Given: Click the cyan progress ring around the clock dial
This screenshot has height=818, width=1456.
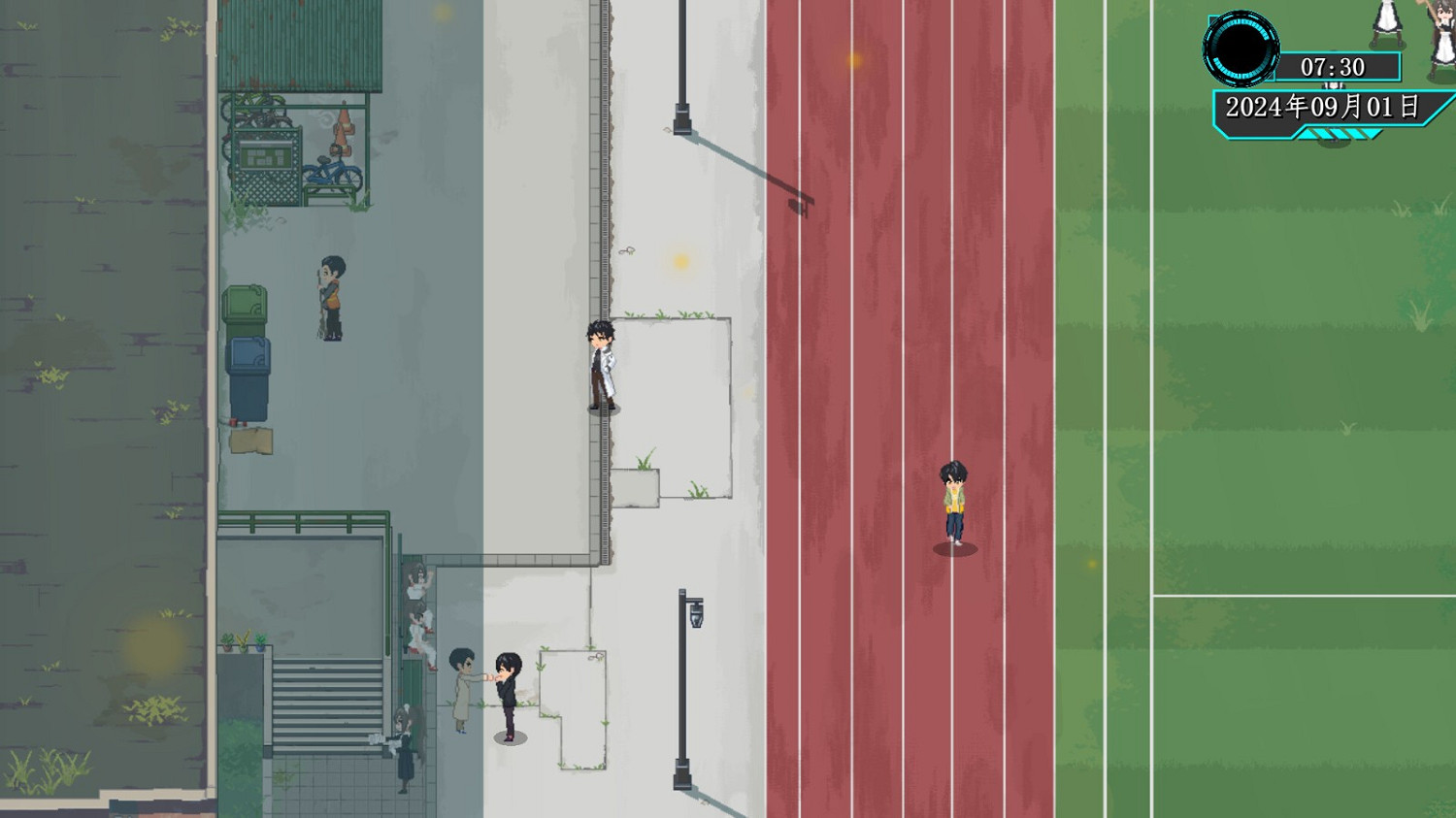Looking at the screenshot, I should pyautogui.click(x=1240, y=27).
